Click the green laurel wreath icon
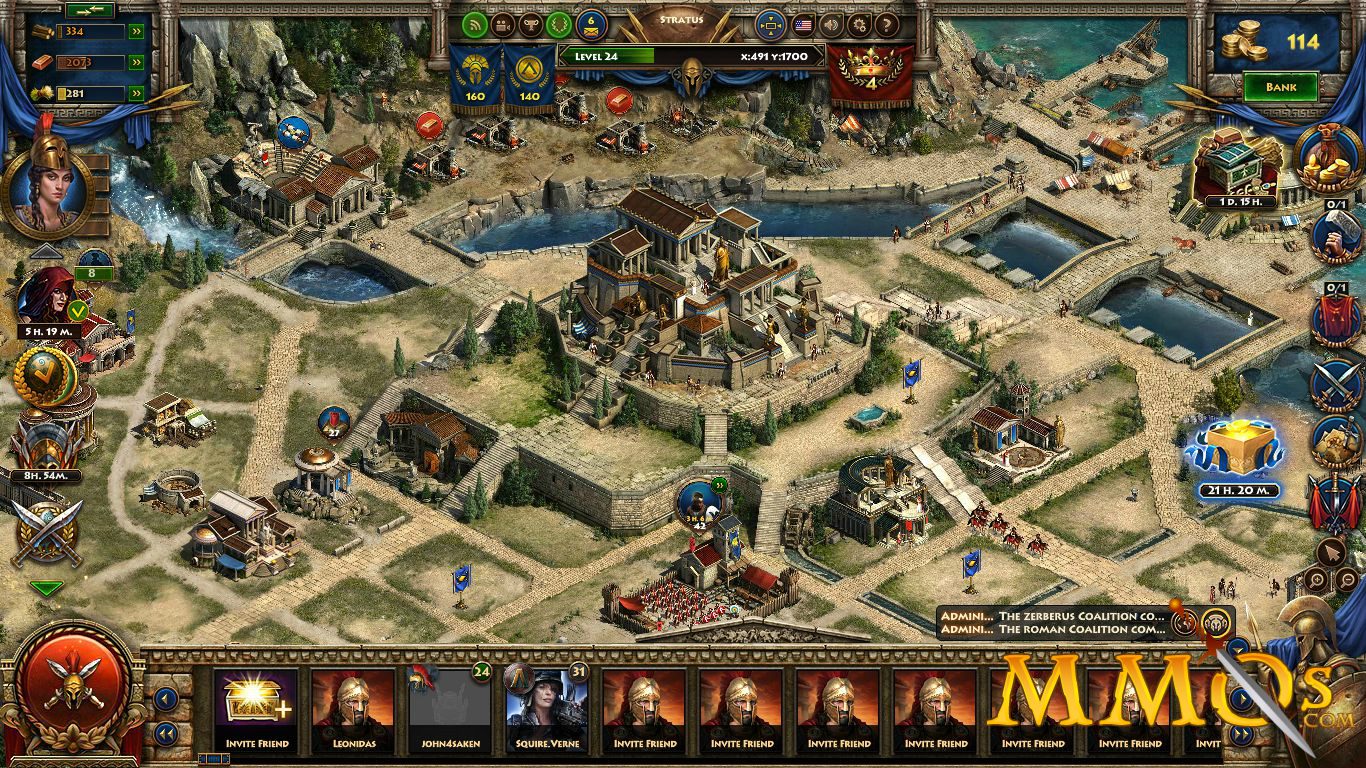 click(x=563, y=24)
